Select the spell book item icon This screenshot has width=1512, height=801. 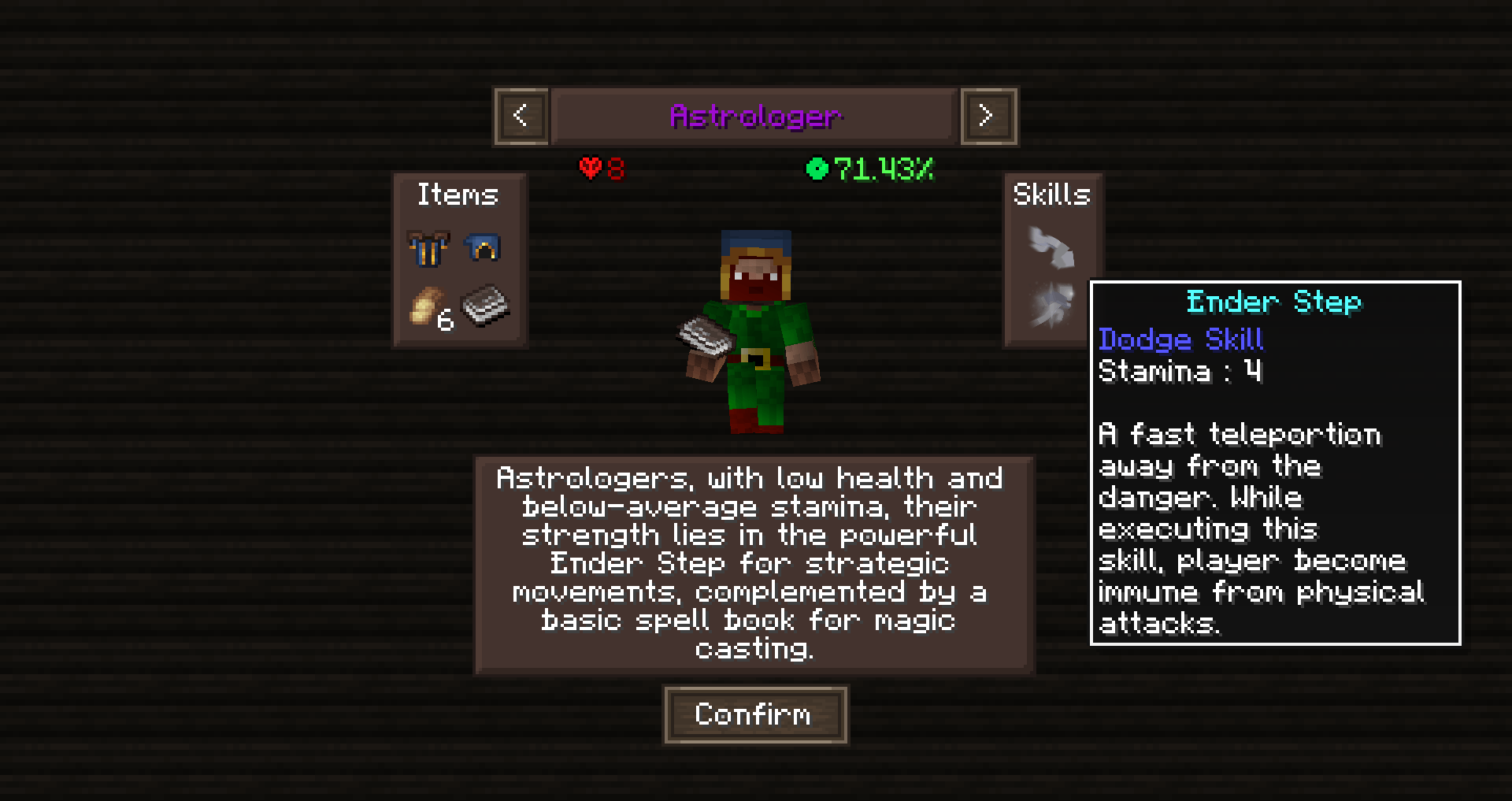pyautogui.click(x=485, y=306)
